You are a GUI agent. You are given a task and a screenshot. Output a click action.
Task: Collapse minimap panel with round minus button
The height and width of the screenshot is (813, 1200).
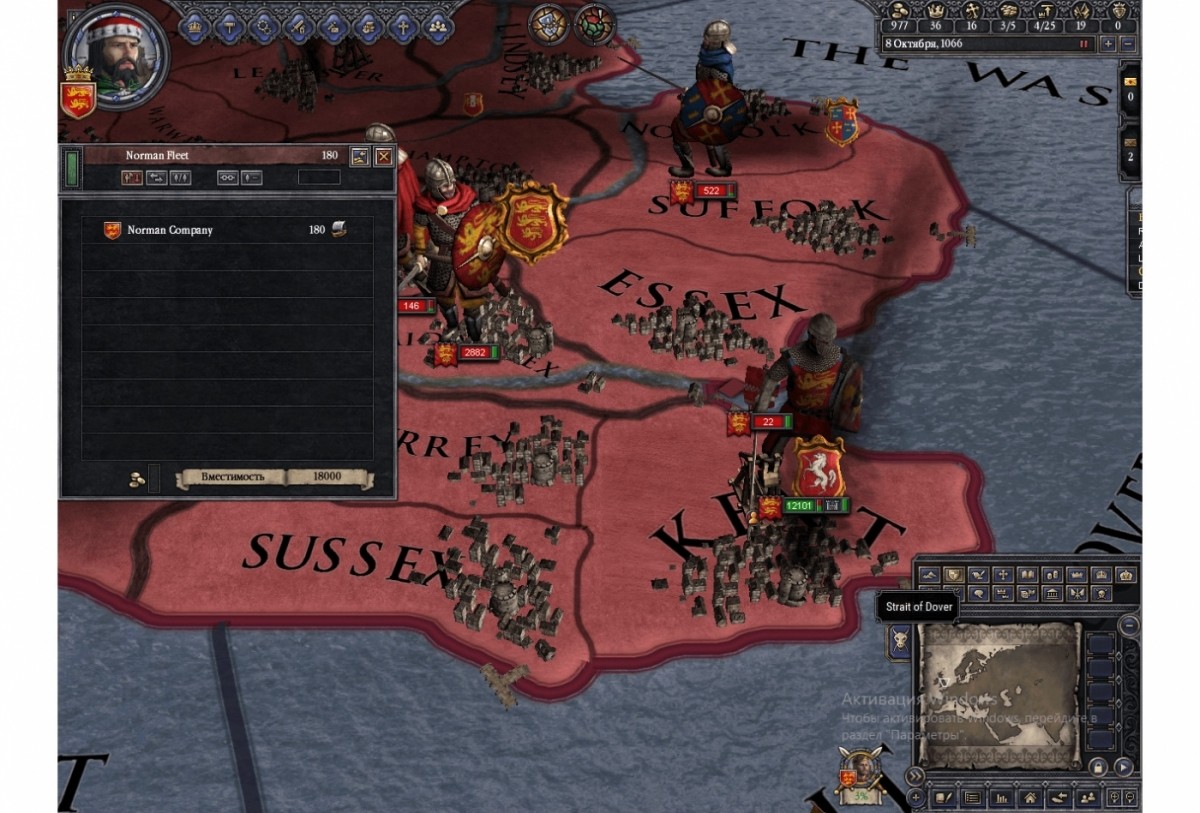point(1129,625)
